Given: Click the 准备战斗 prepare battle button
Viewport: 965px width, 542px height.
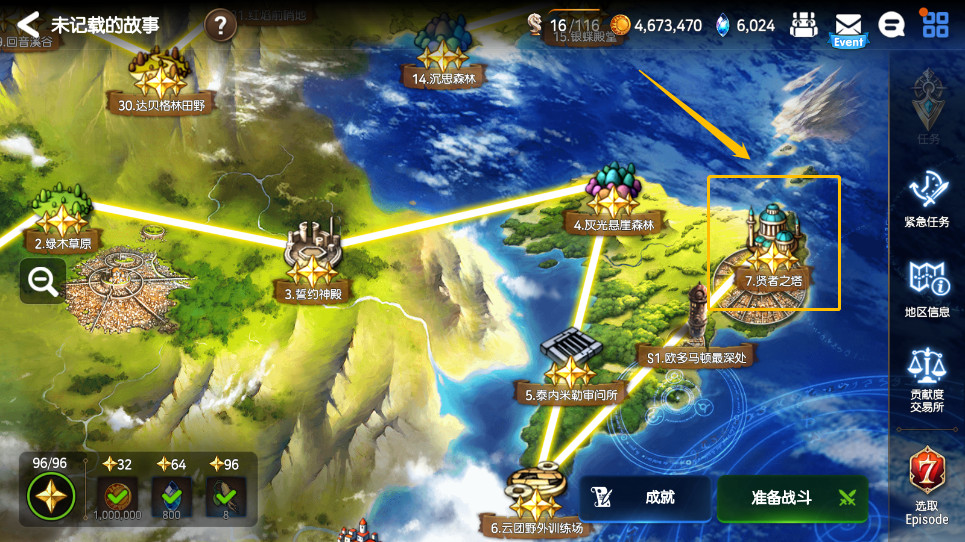Looking at the screenshot, I should tap(792, 498).
